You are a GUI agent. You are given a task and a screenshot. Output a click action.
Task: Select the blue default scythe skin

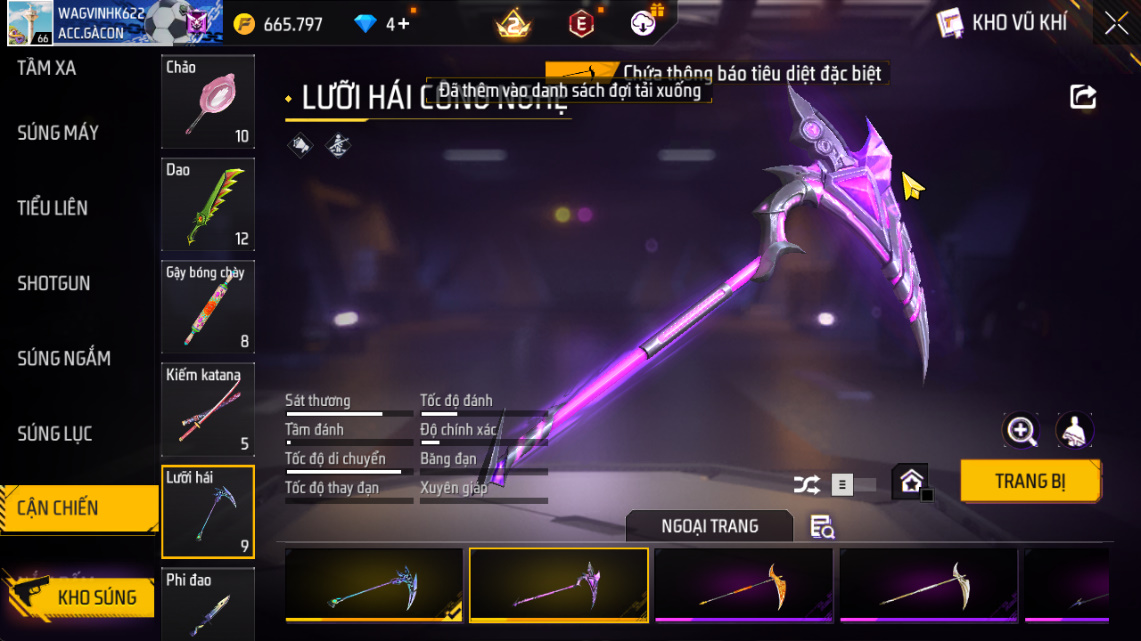click(373, 586)
